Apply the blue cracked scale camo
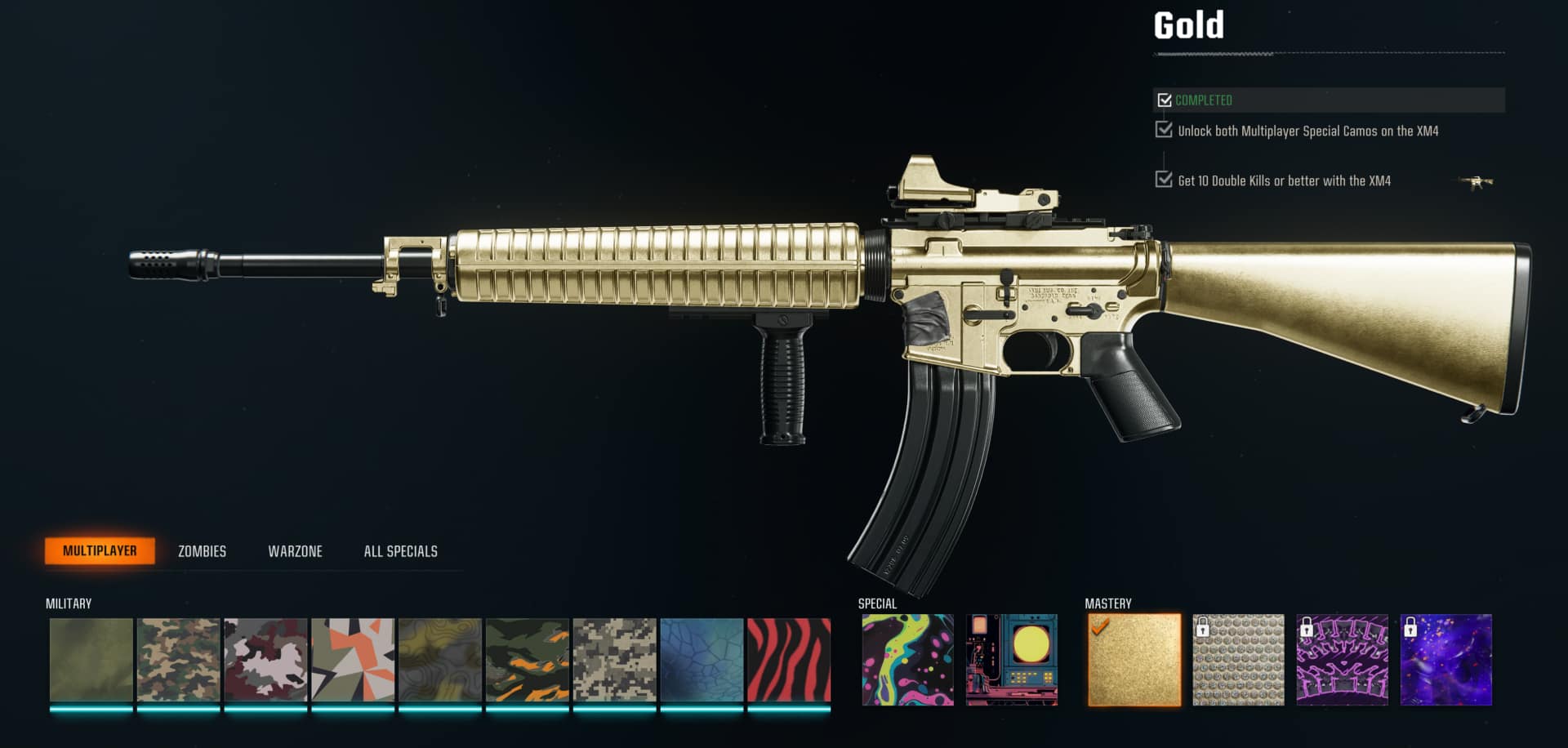Image resolution: width=1568 pixels, height=748 pixels. pyautogui.click(x=702, y=660)
